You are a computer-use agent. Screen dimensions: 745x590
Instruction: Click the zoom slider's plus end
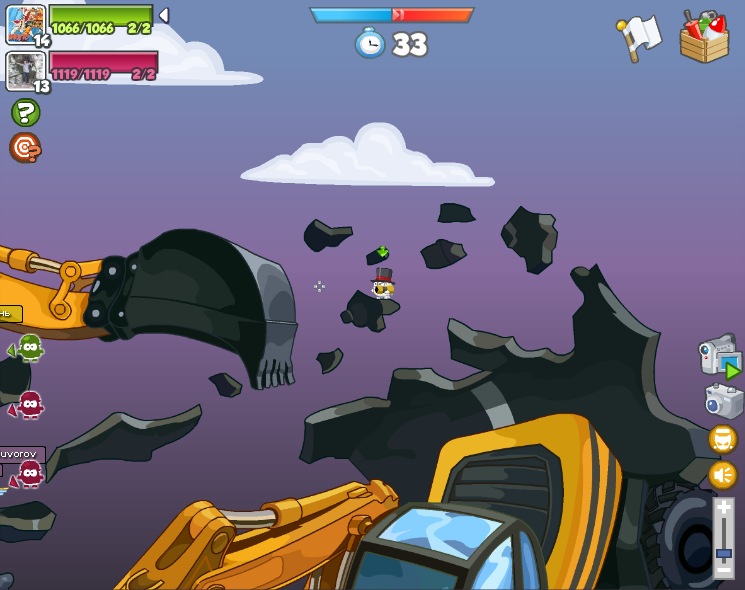click(723, 509)
